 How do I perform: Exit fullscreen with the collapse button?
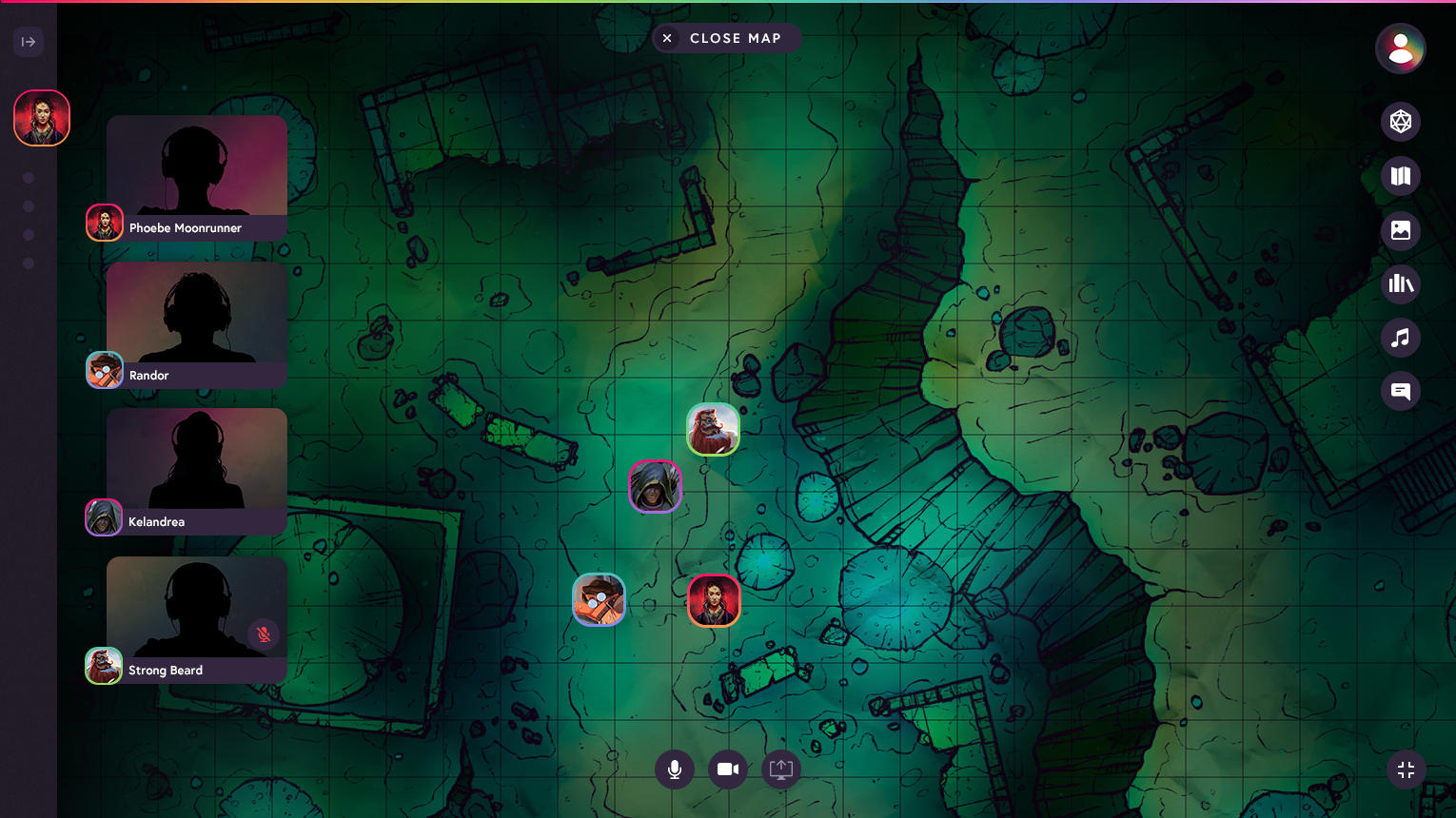pos(1406,769)
